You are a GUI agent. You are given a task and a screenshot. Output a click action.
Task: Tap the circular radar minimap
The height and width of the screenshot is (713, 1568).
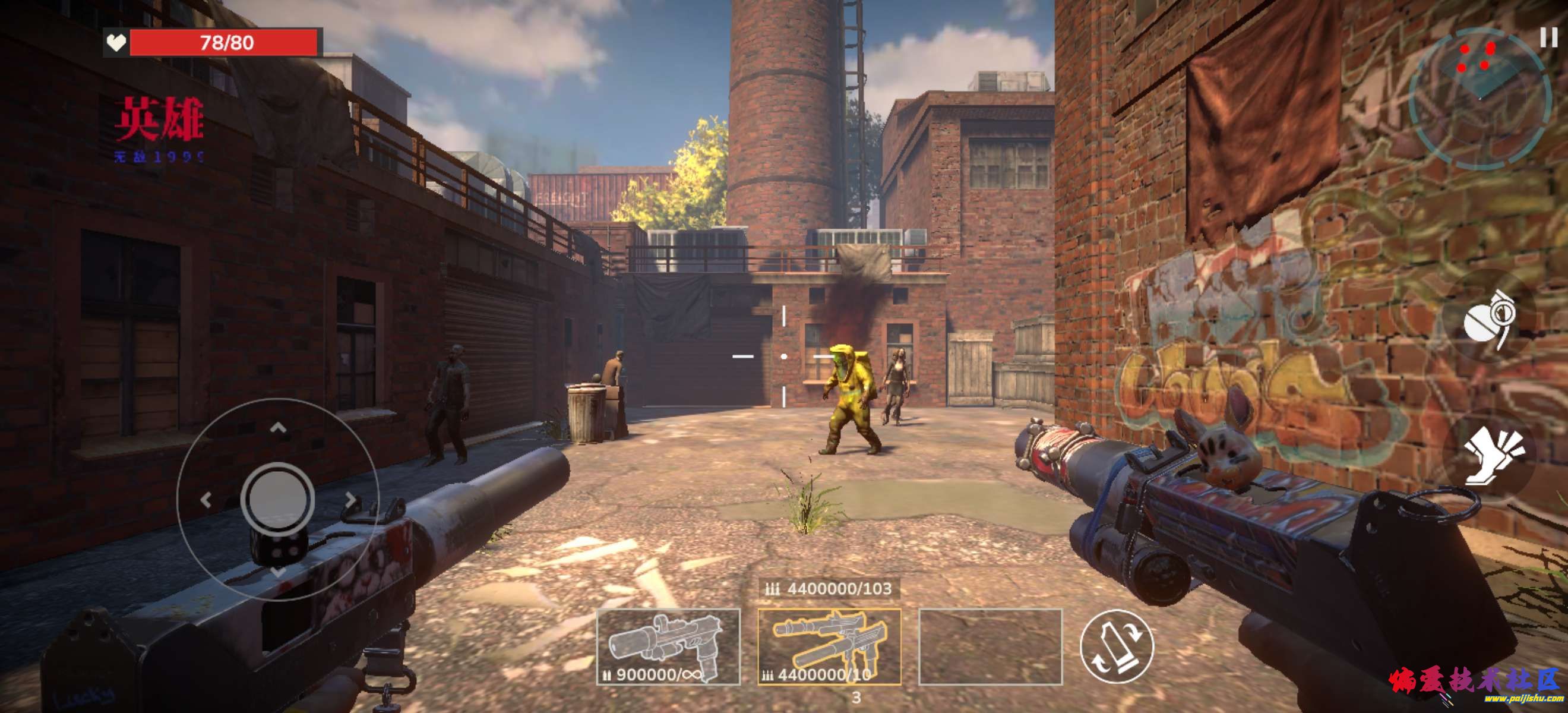1478,100
